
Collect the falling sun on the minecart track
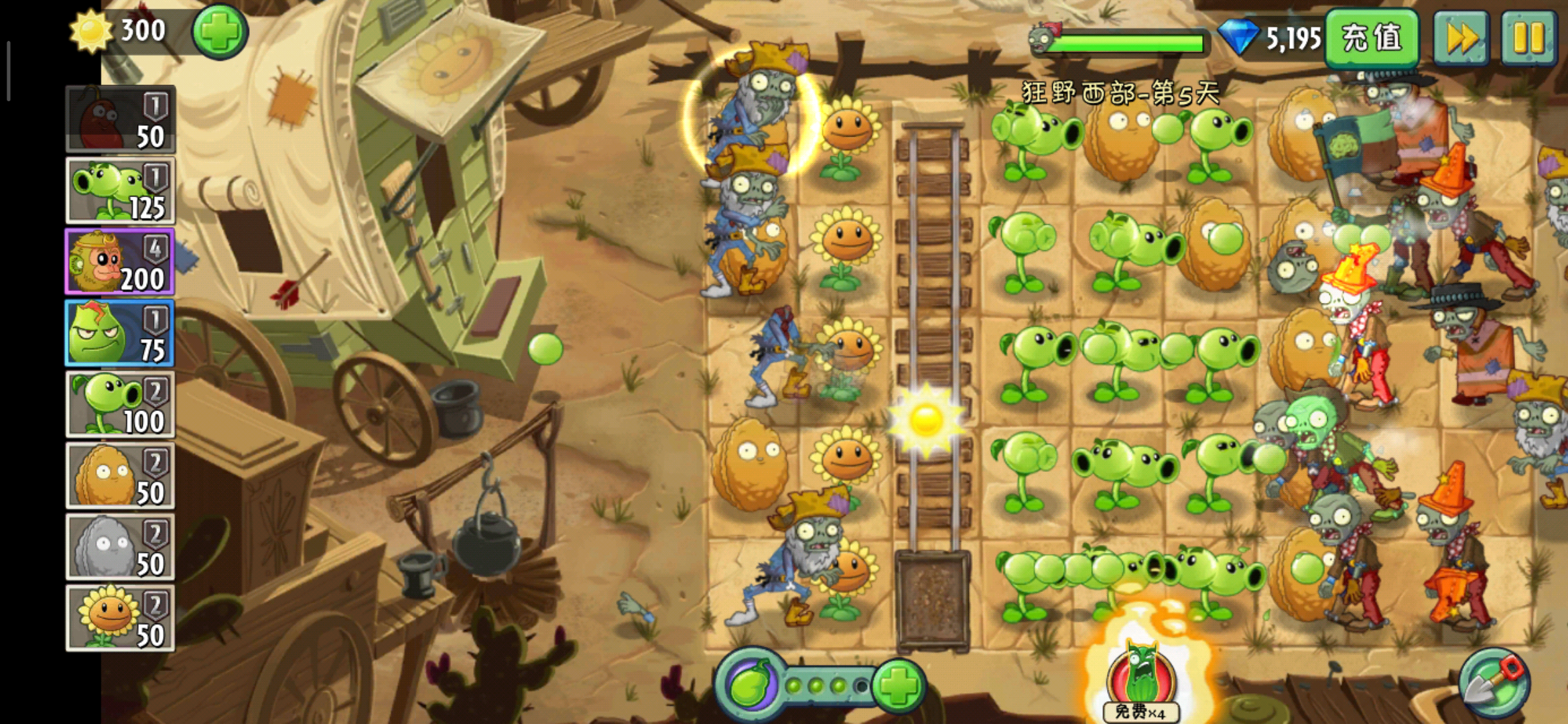(927, 420)
